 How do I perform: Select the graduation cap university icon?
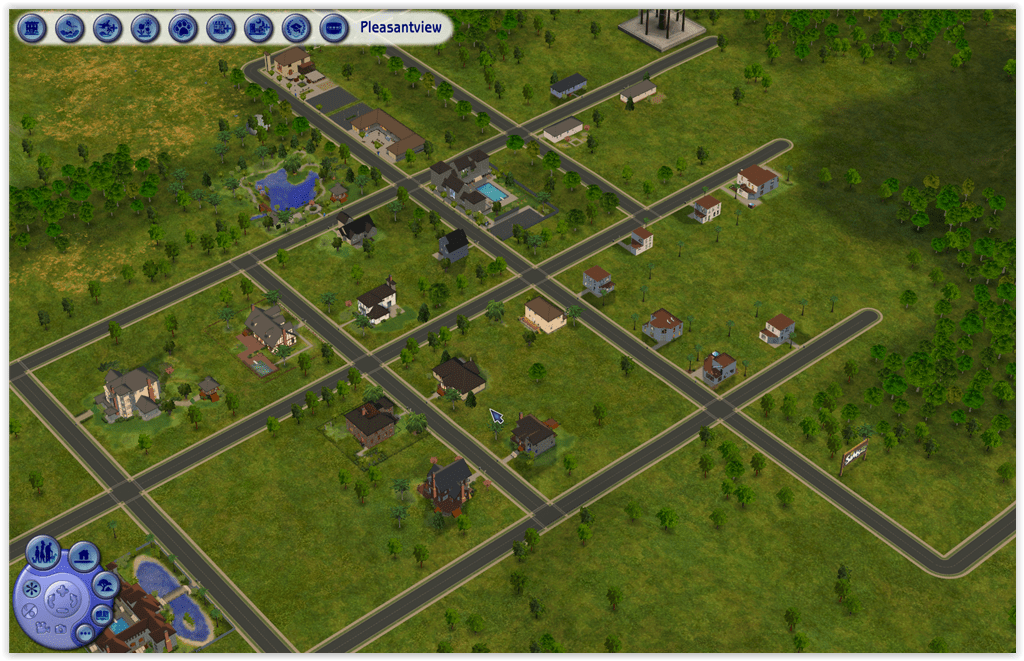[x=295, y=27]
